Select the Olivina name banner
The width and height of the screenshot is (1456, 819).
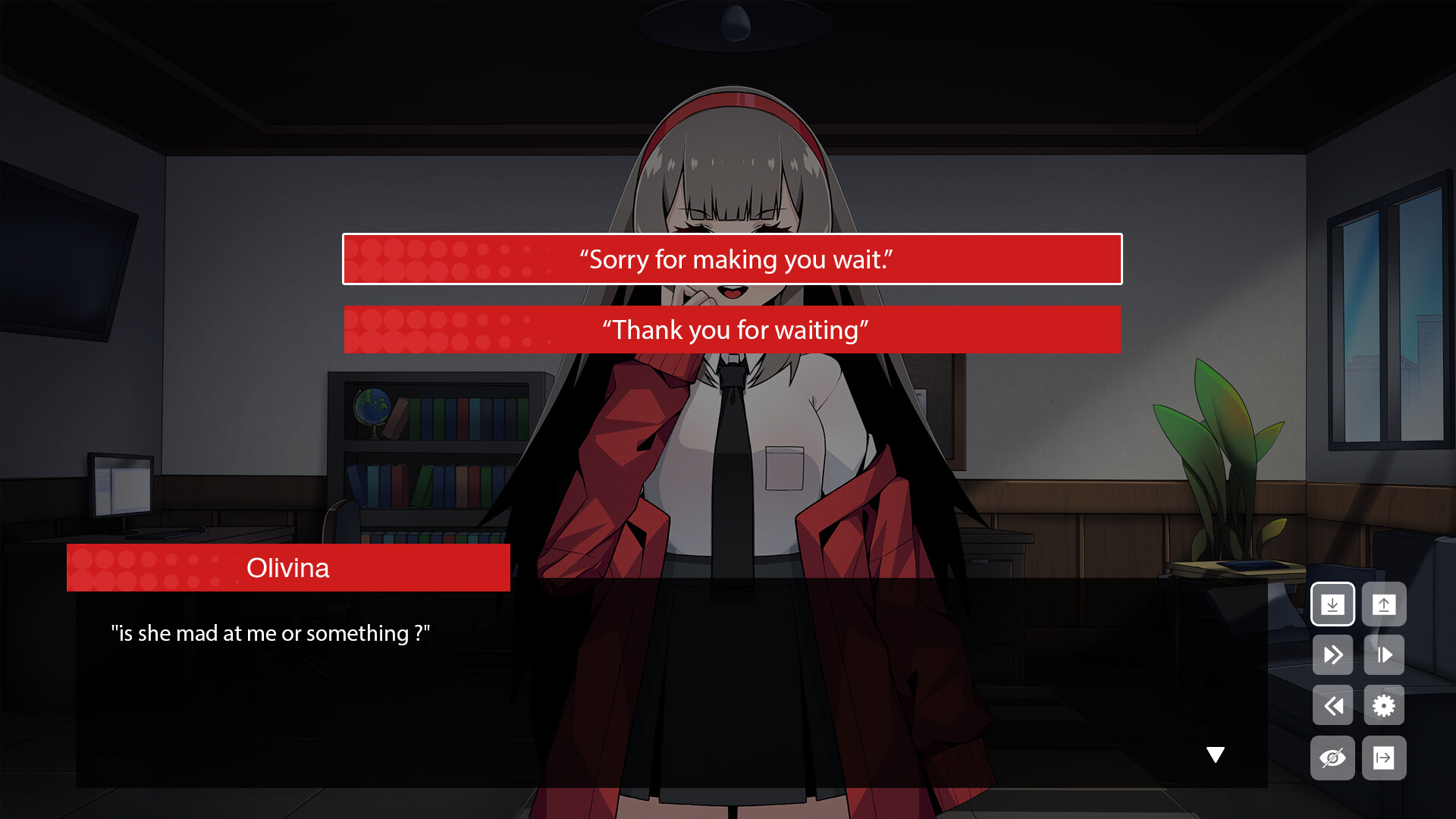point(288,567)
